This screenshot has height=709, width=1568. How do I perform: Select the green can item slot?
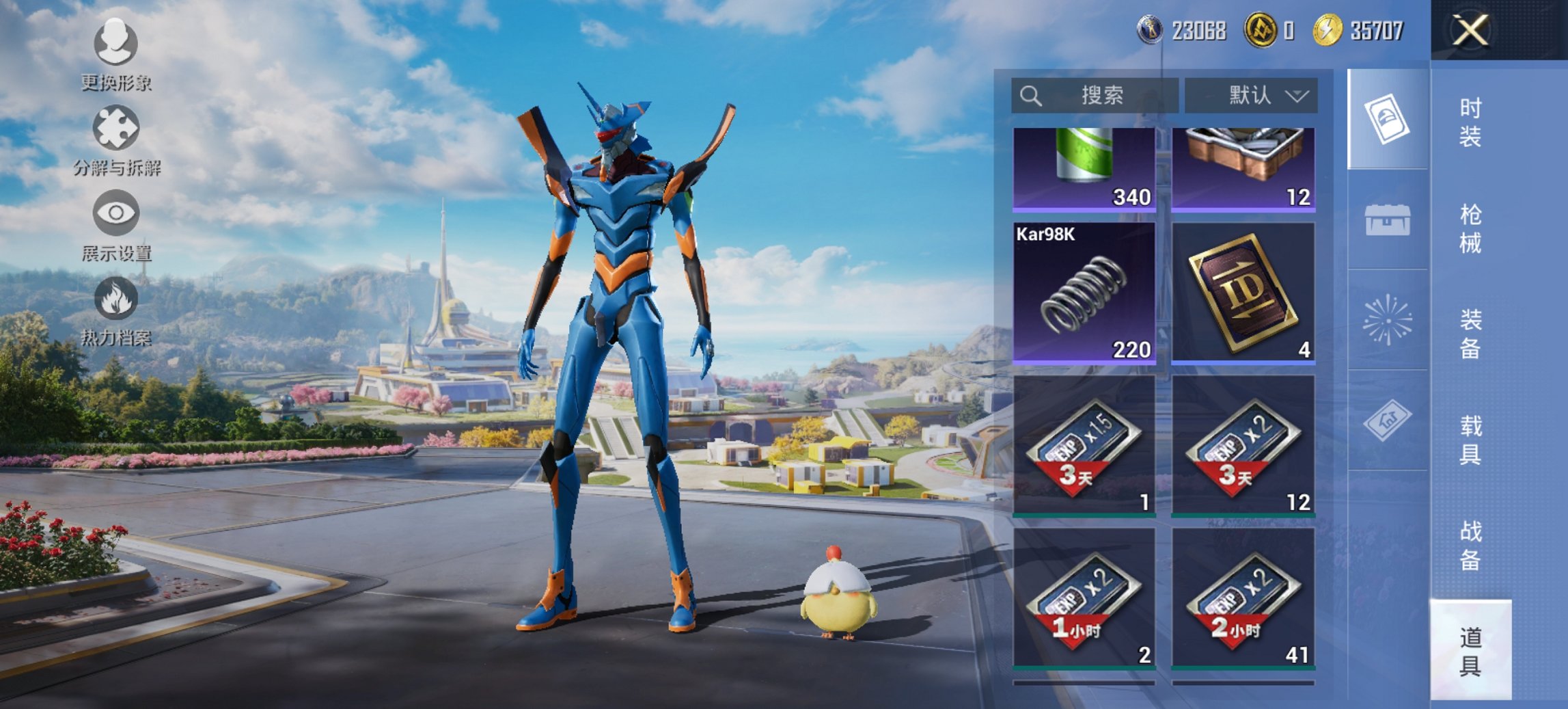point(1084,168)
